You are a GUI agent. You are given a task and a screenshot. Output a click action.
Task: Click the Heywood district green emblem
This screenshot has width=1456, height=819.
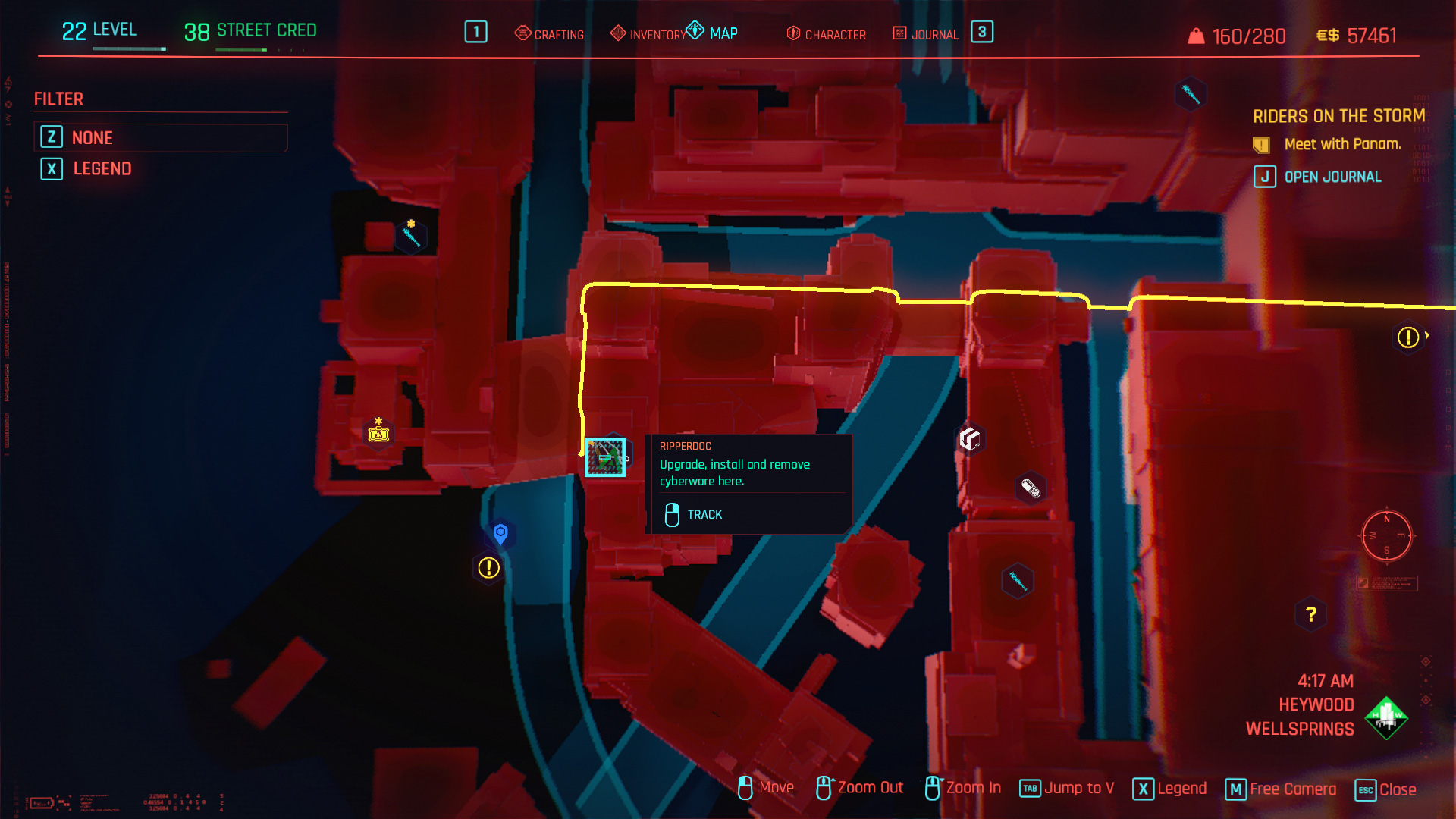(x=1385, y=717)
